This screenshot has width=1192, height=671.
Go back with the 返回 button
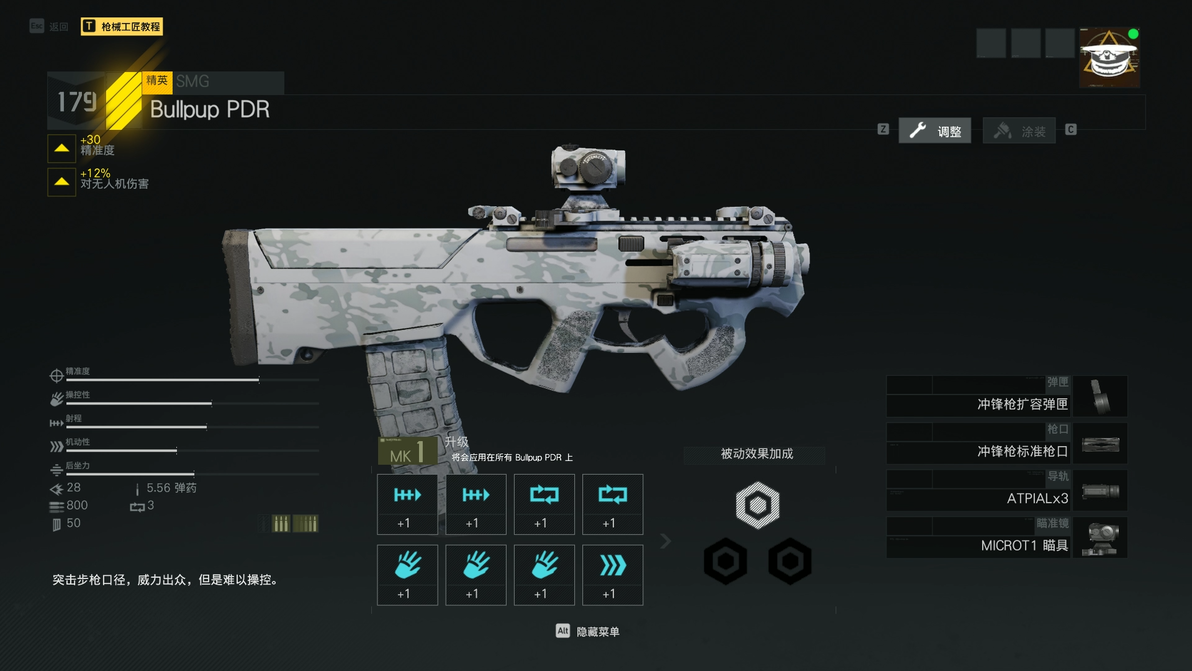(x=49, y=27)
